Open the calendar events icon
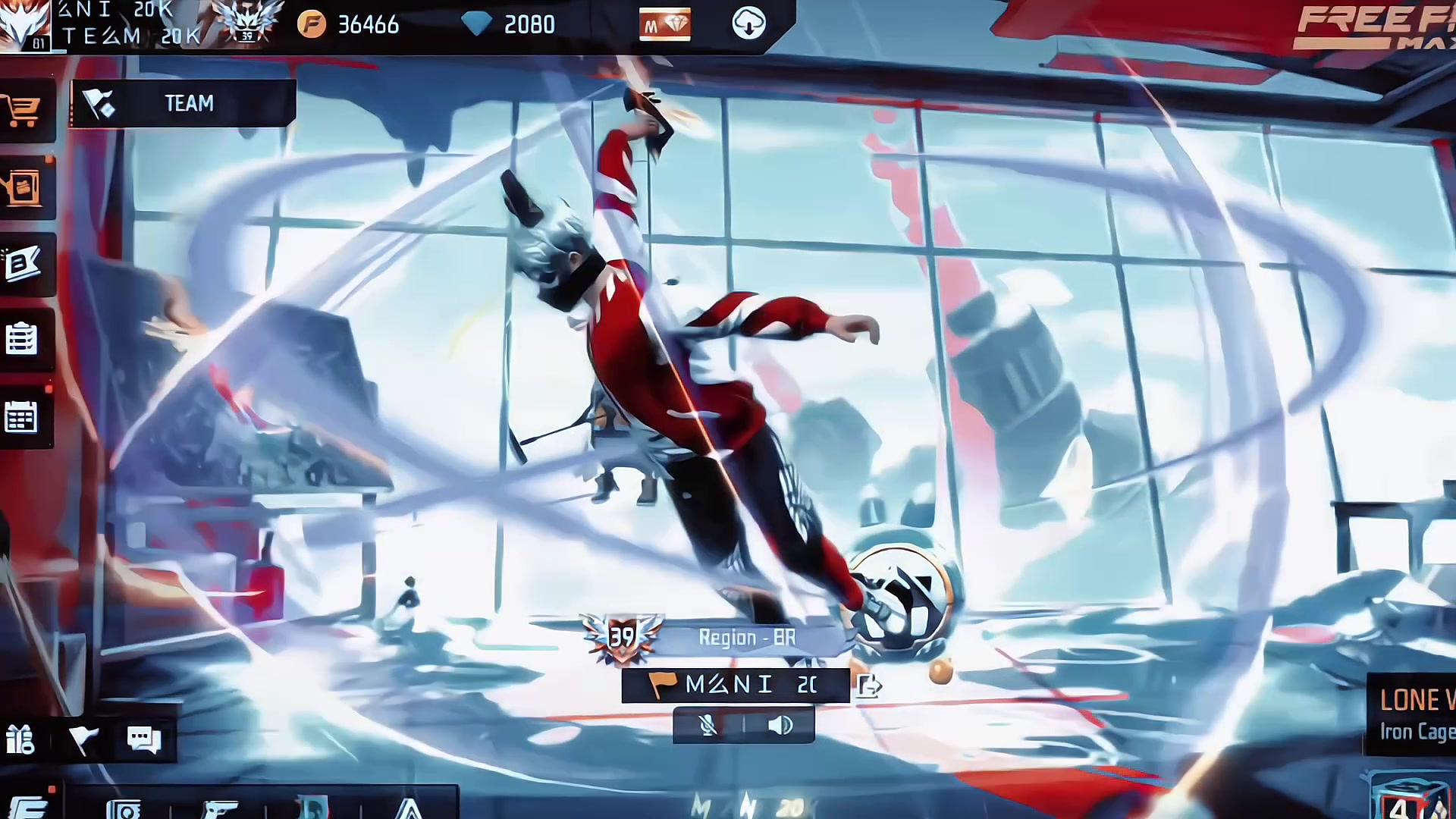 click(21, 417)
